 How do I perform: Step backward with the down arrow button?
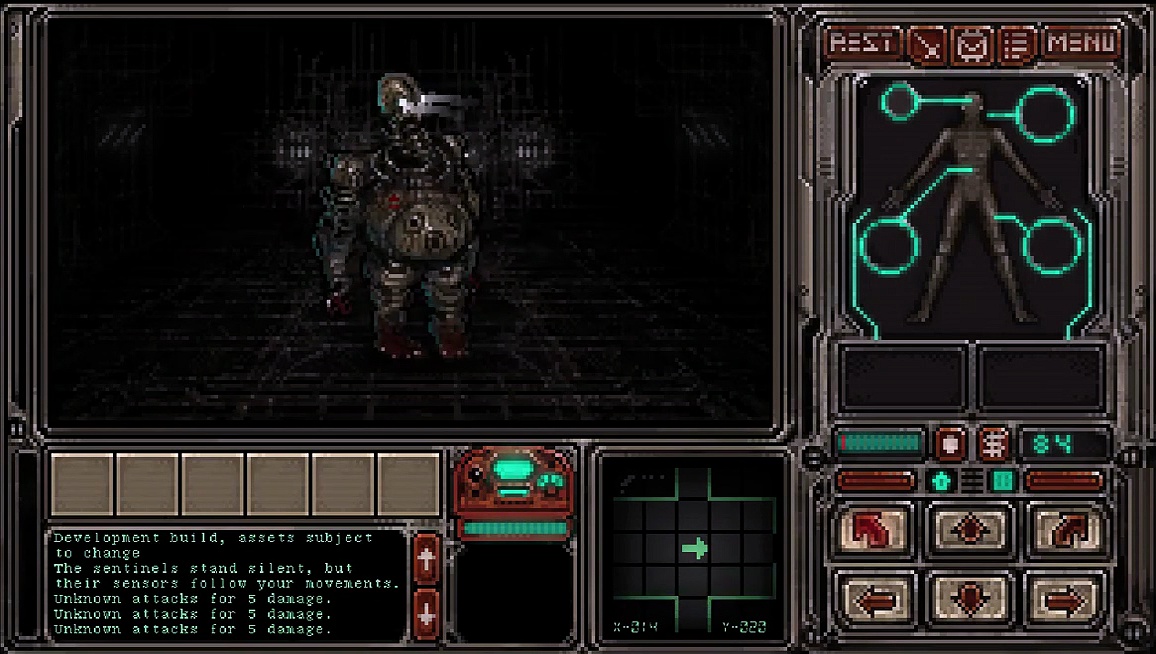[969, 598]
